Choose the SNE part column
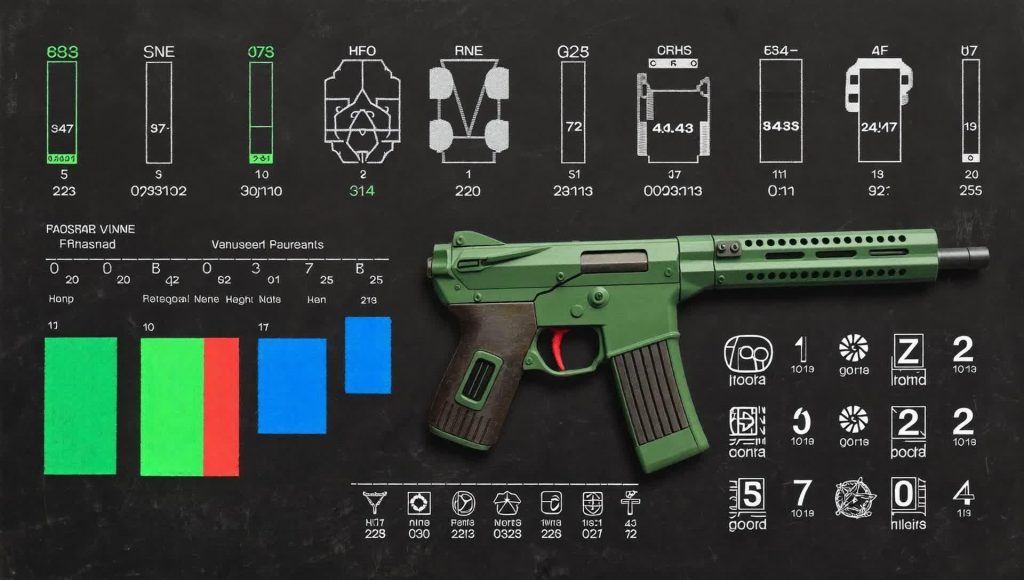The image size is (1024, 580). click(158, 111)
